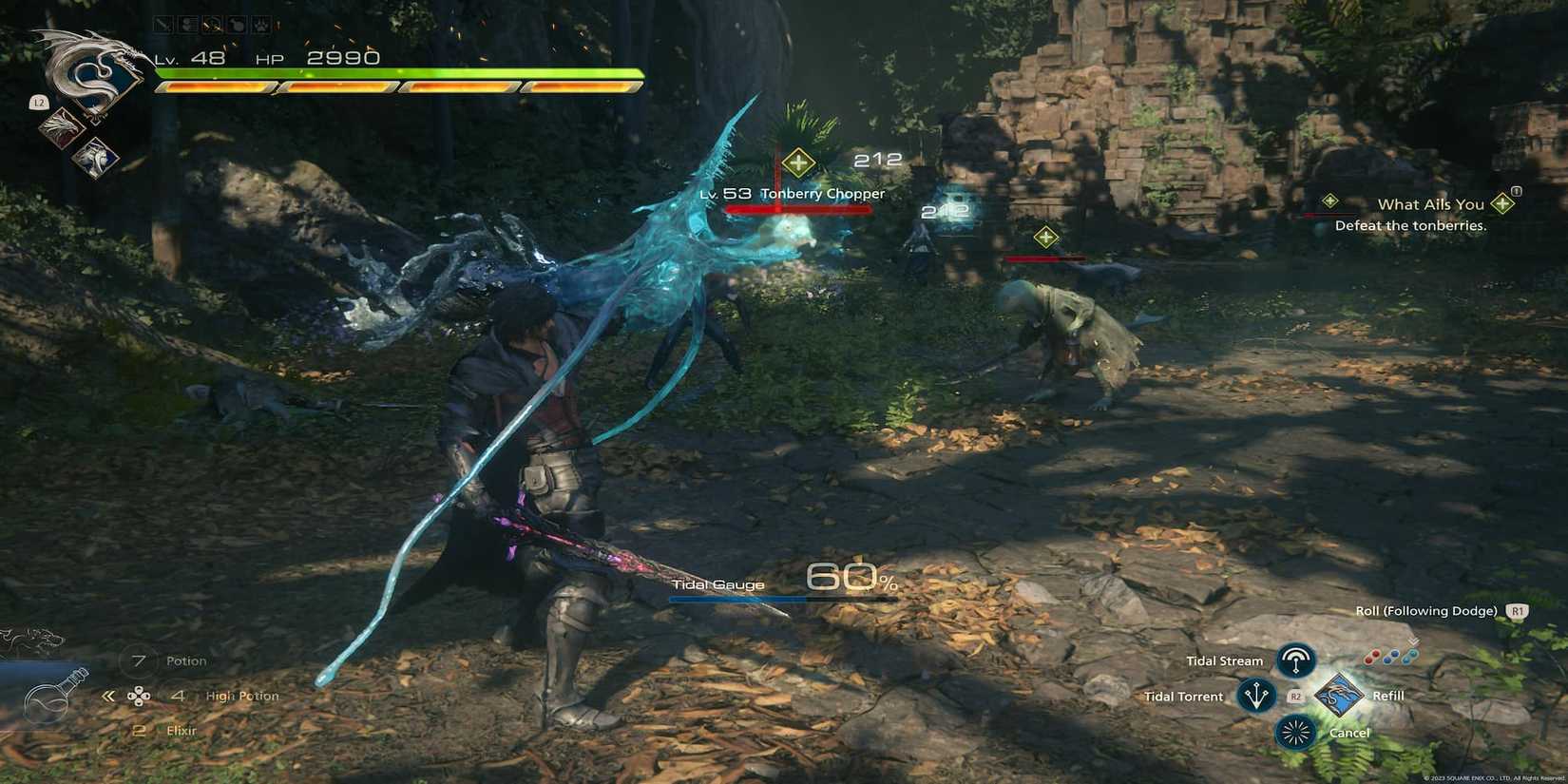The width and height of the screenshot is (1568, 784).
Task: Click the Cancel burst icon
Action: point(1296,733)
